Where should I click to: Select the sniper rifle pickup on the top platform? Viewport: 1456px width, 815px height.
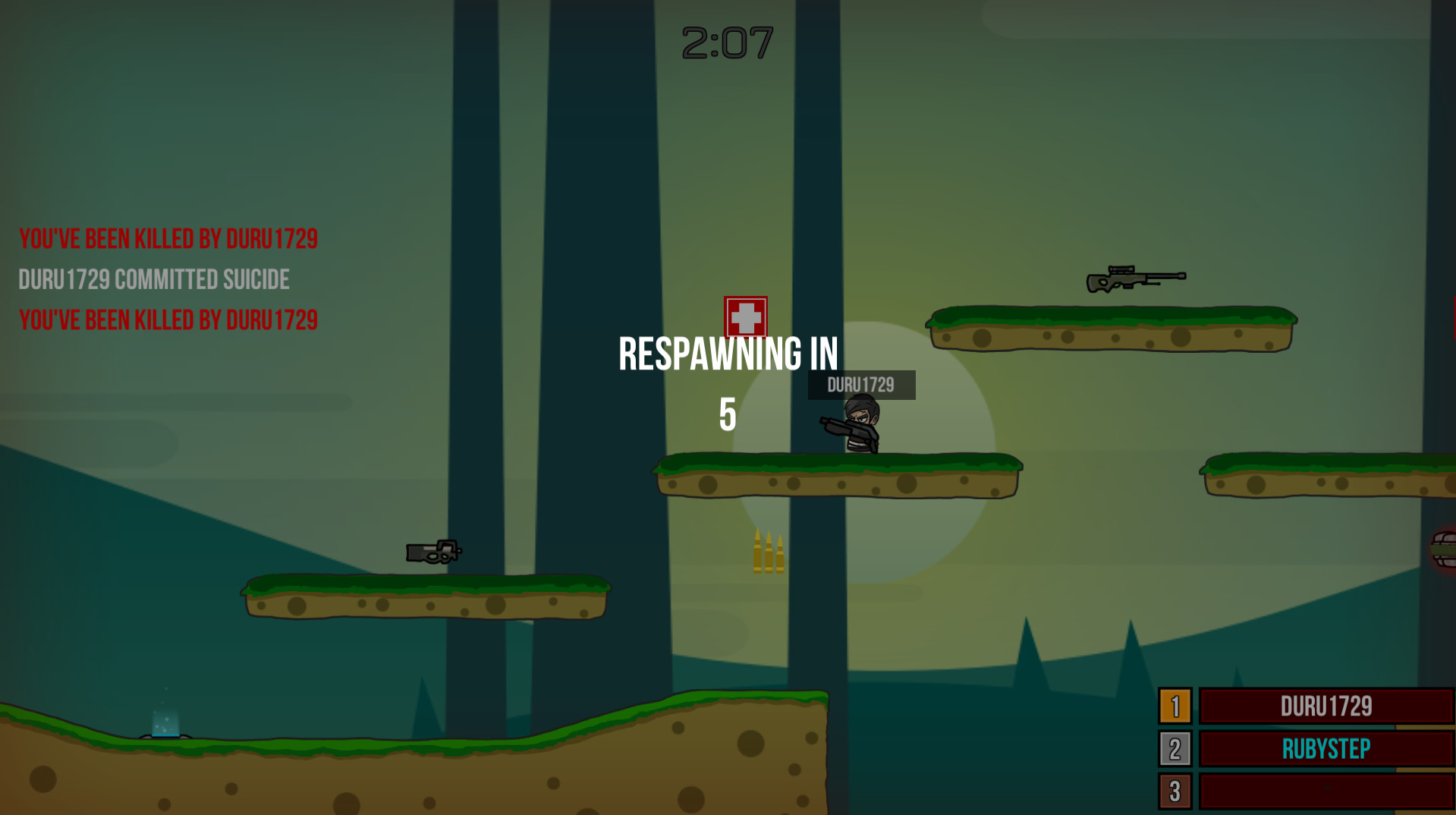point(1137,278)
